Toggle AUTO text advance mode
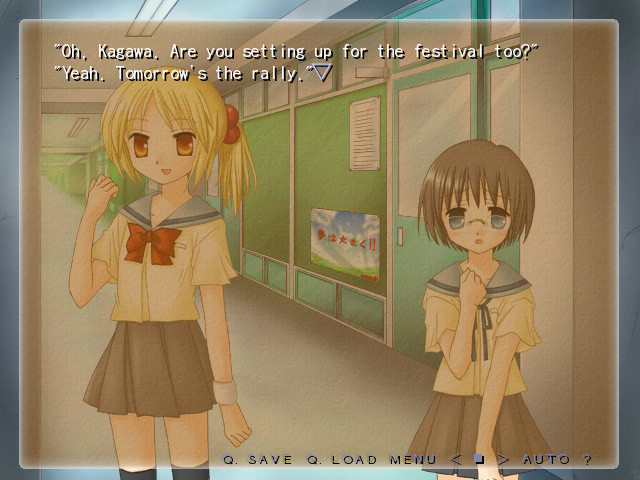The image size is (640, 480). pos(545,459)
